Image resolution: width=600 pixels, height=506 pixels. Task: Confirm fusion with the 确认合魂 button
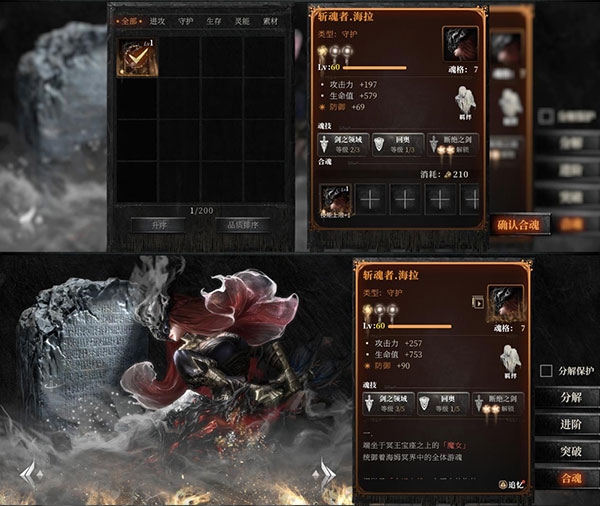point(518,225)
